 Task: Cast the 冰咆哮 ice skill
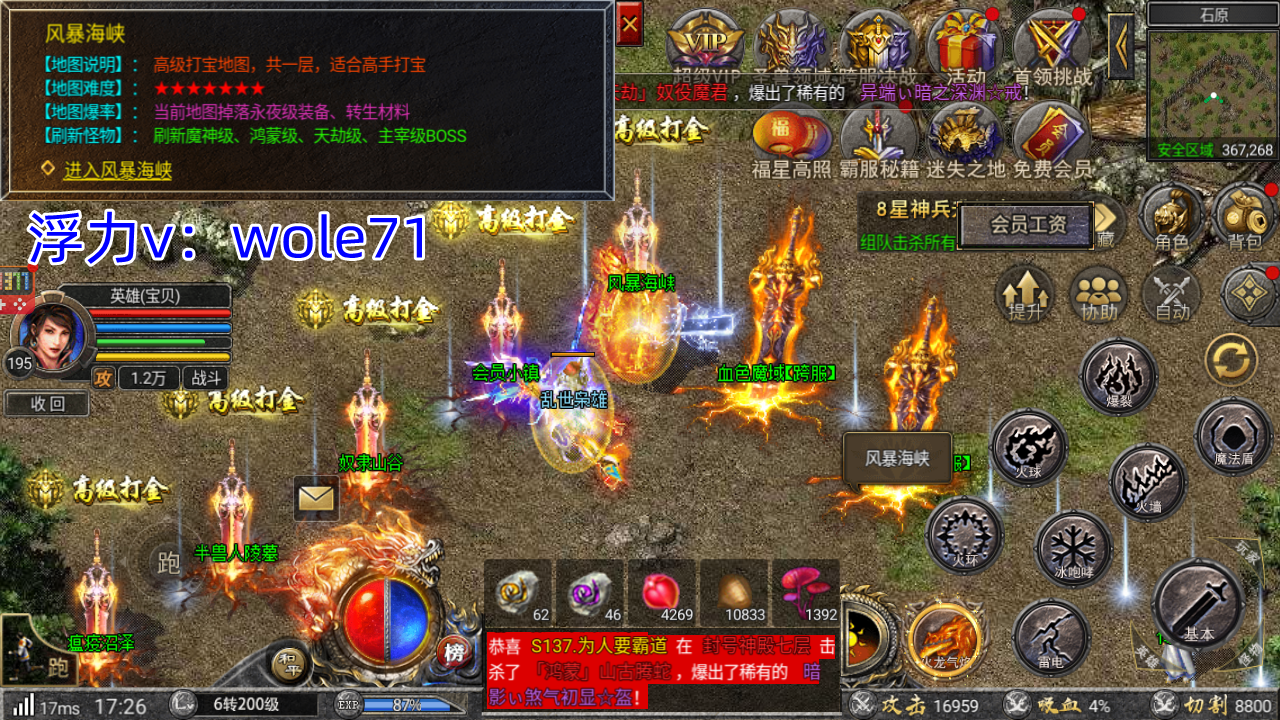click(1072, 549)
